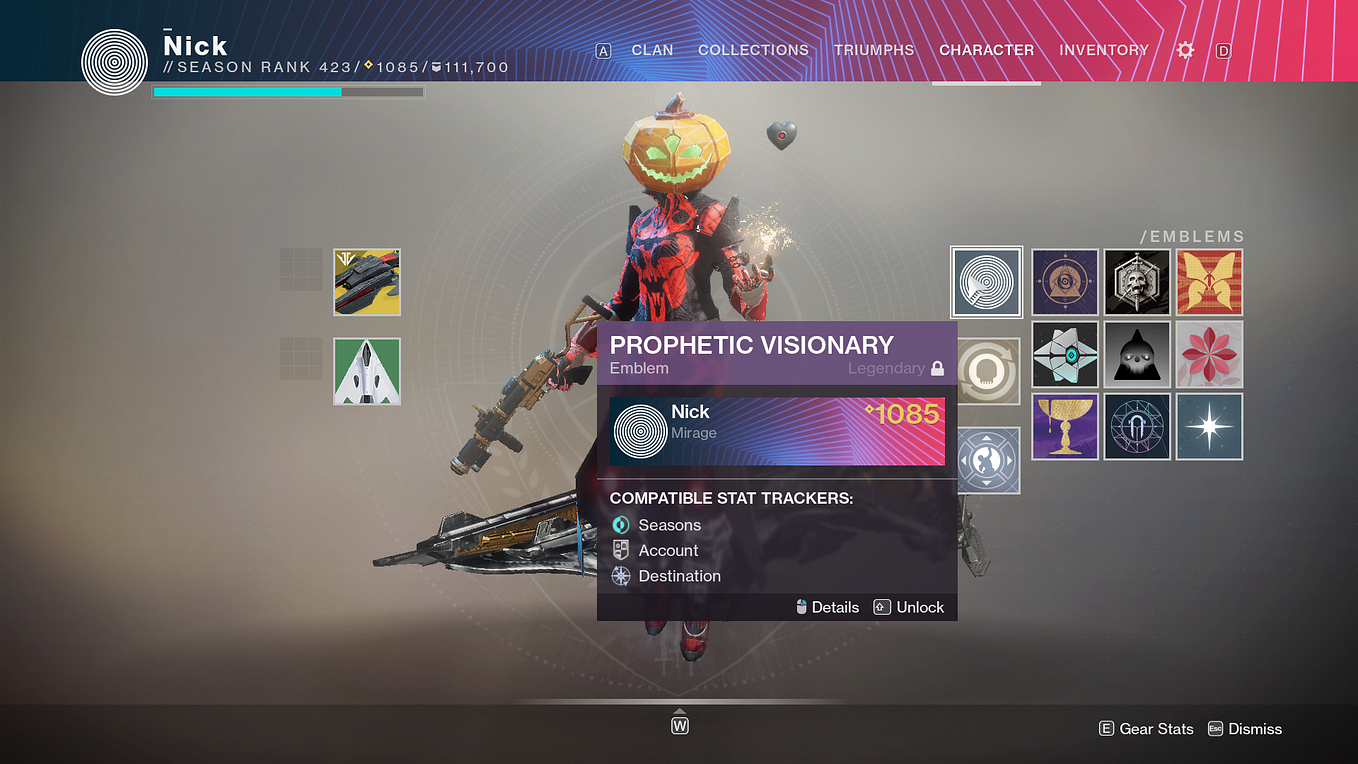Switch to the Collections tab
Image resolution: width=1358 pixels, height=764 pixels.
tap(753, 50)
